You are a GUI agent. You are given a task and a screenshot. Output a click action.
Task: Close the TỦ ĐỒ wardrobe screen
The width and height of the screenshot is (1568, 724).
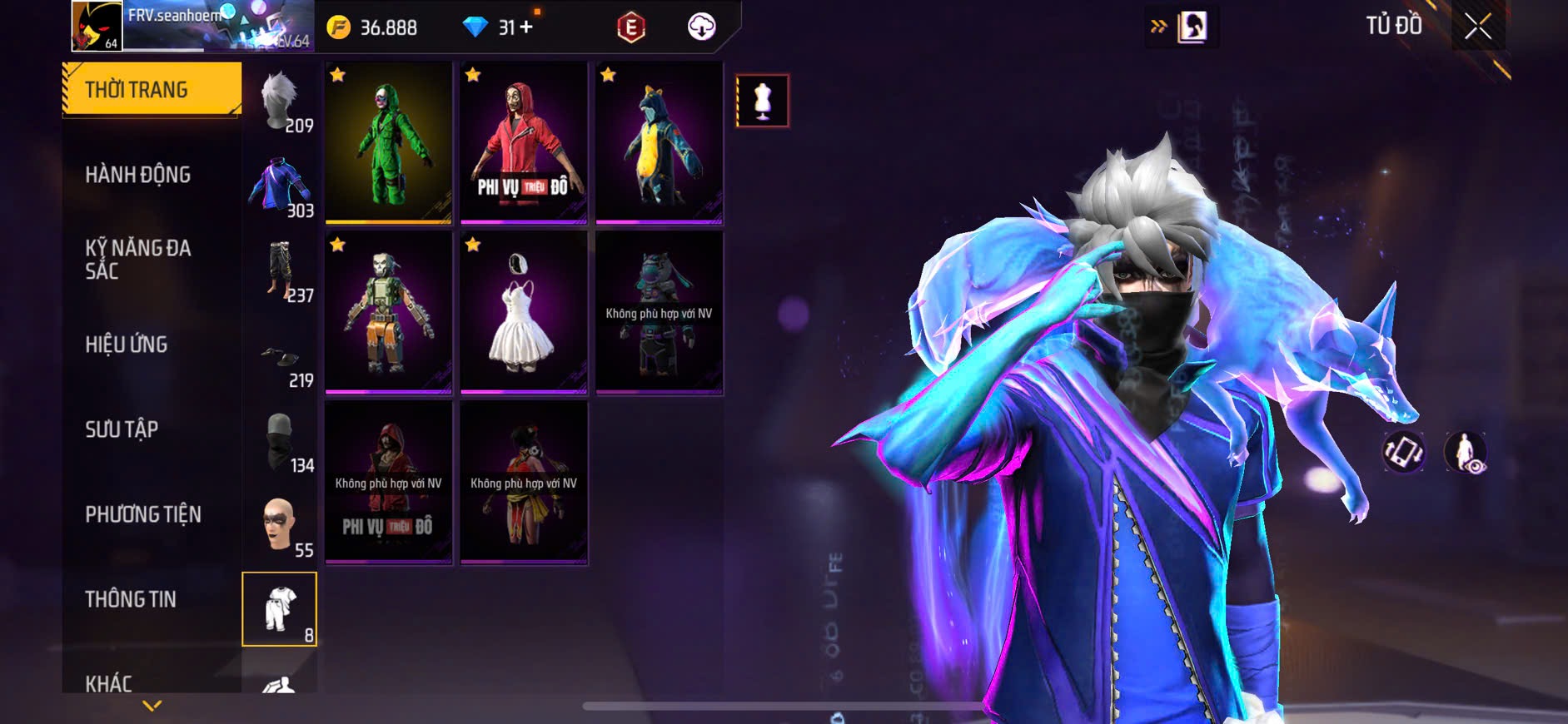click(1478, 27)
